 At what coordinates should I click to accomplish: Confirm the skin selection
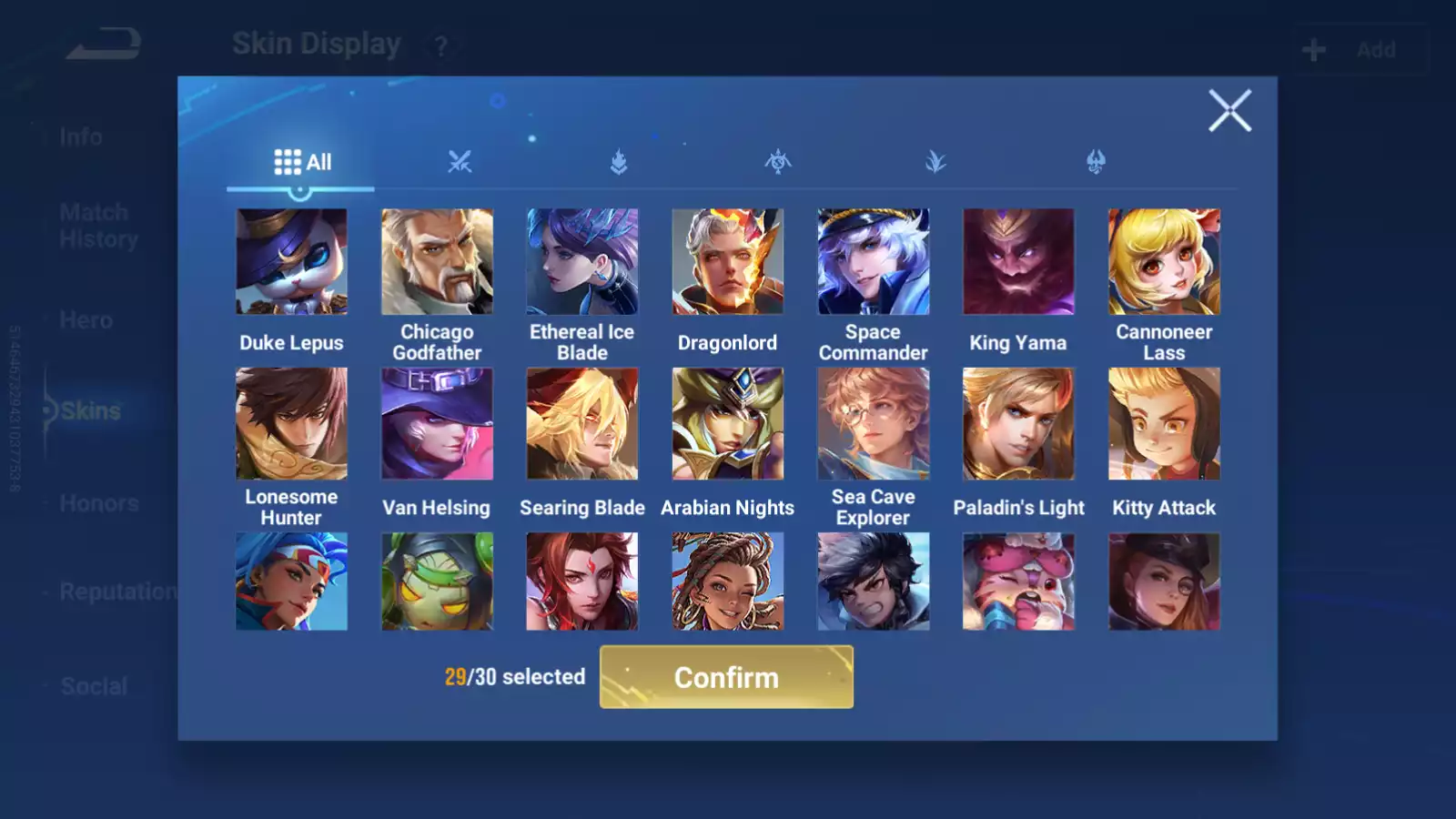click(726, 677)
